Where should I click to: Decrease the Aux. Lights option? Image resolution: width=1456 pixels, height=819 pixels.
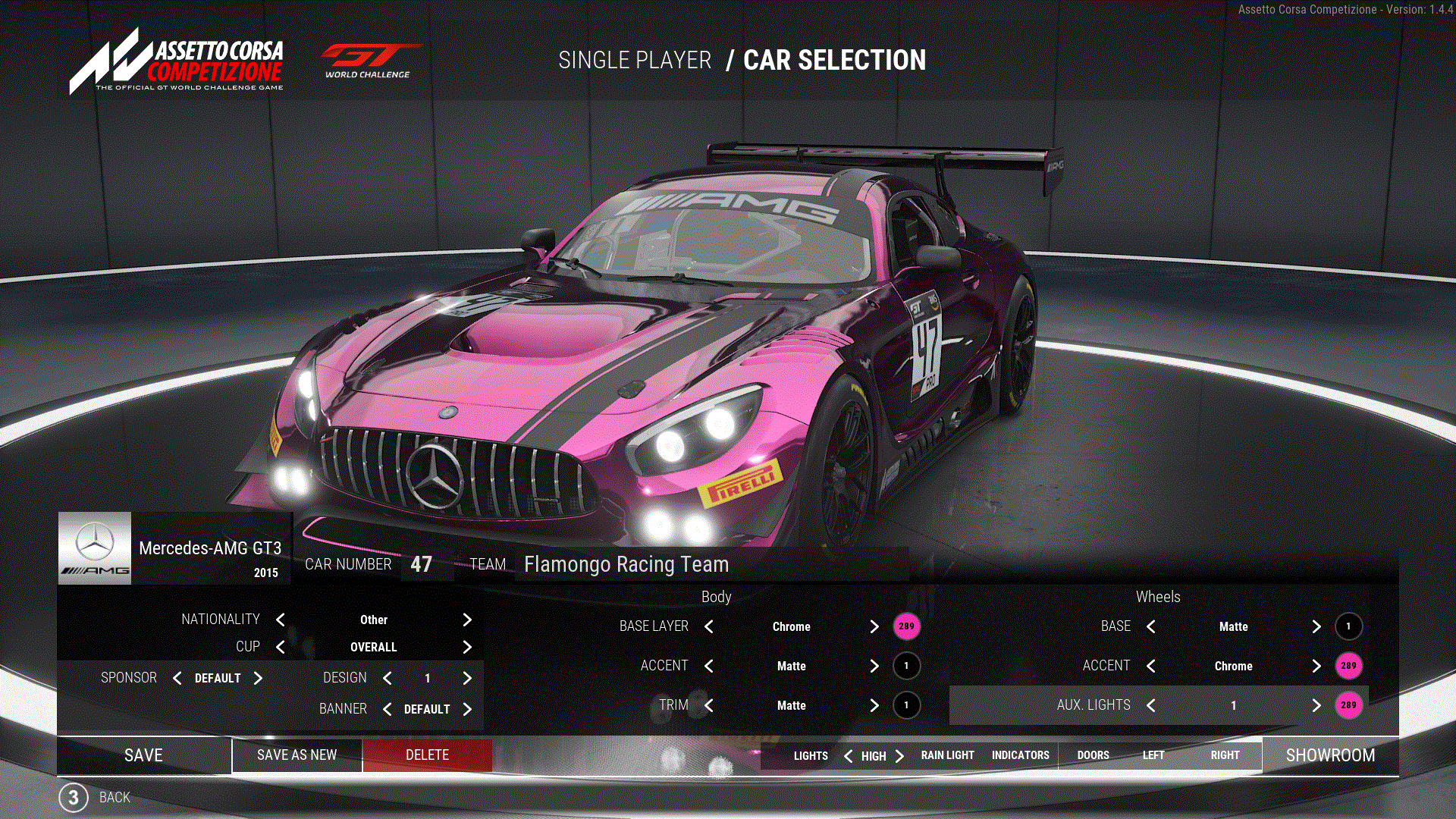pyautogui.click(x=1151, y=705)
